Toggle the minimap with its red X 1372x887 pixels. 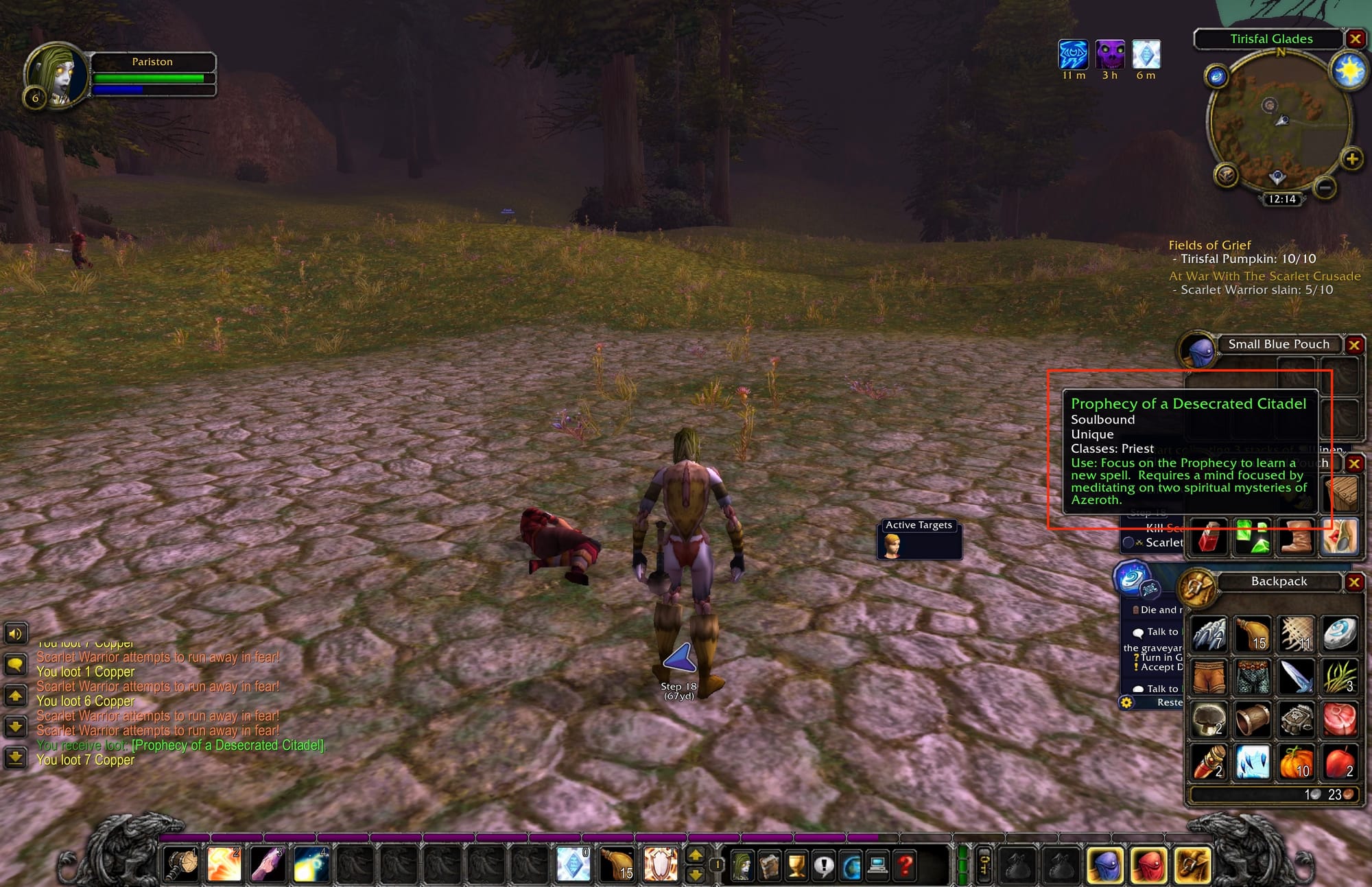pos(1355,39)
